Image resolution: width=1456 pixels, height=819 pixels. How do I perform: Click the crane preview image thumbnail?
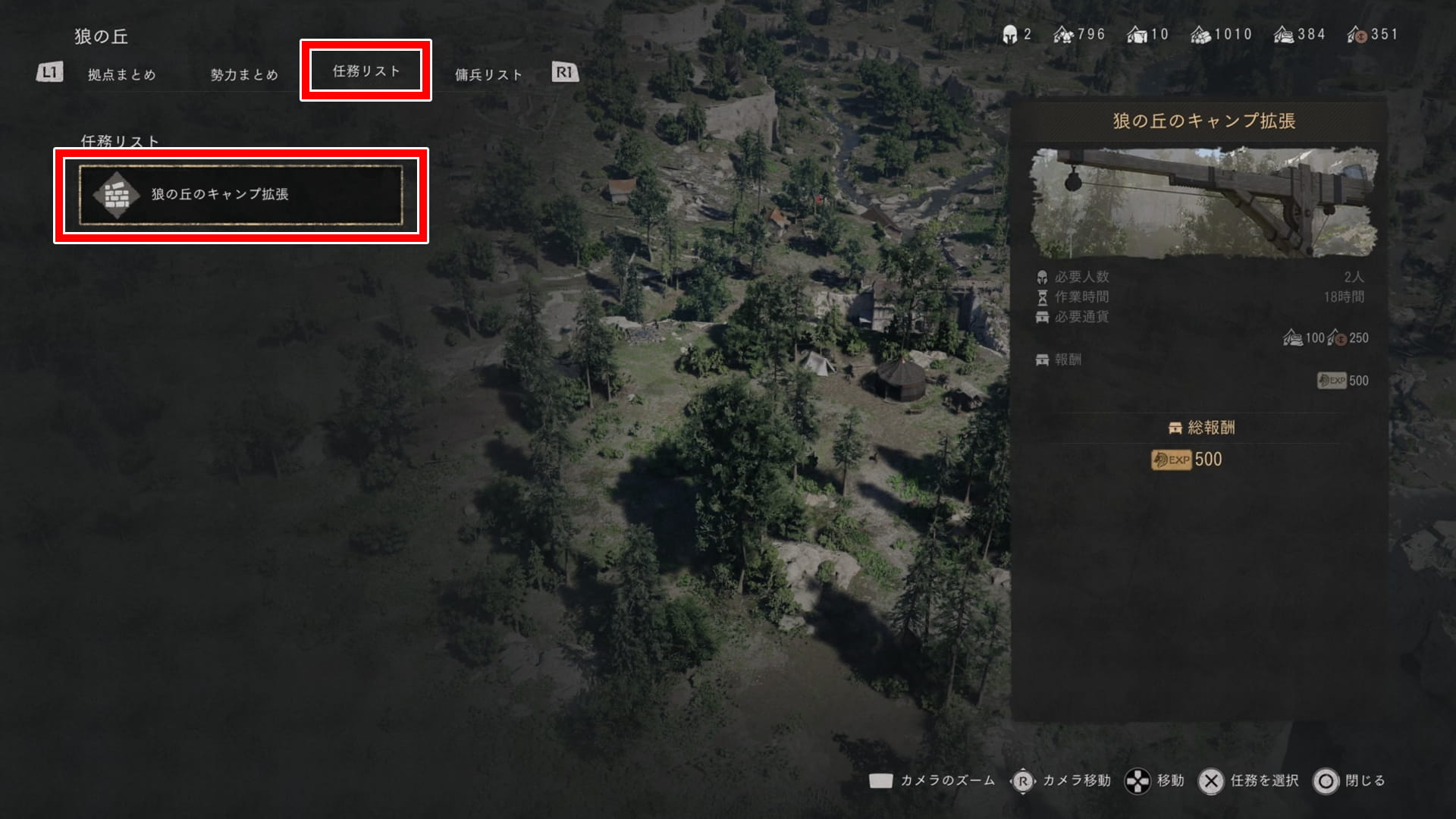(1203, 202)
